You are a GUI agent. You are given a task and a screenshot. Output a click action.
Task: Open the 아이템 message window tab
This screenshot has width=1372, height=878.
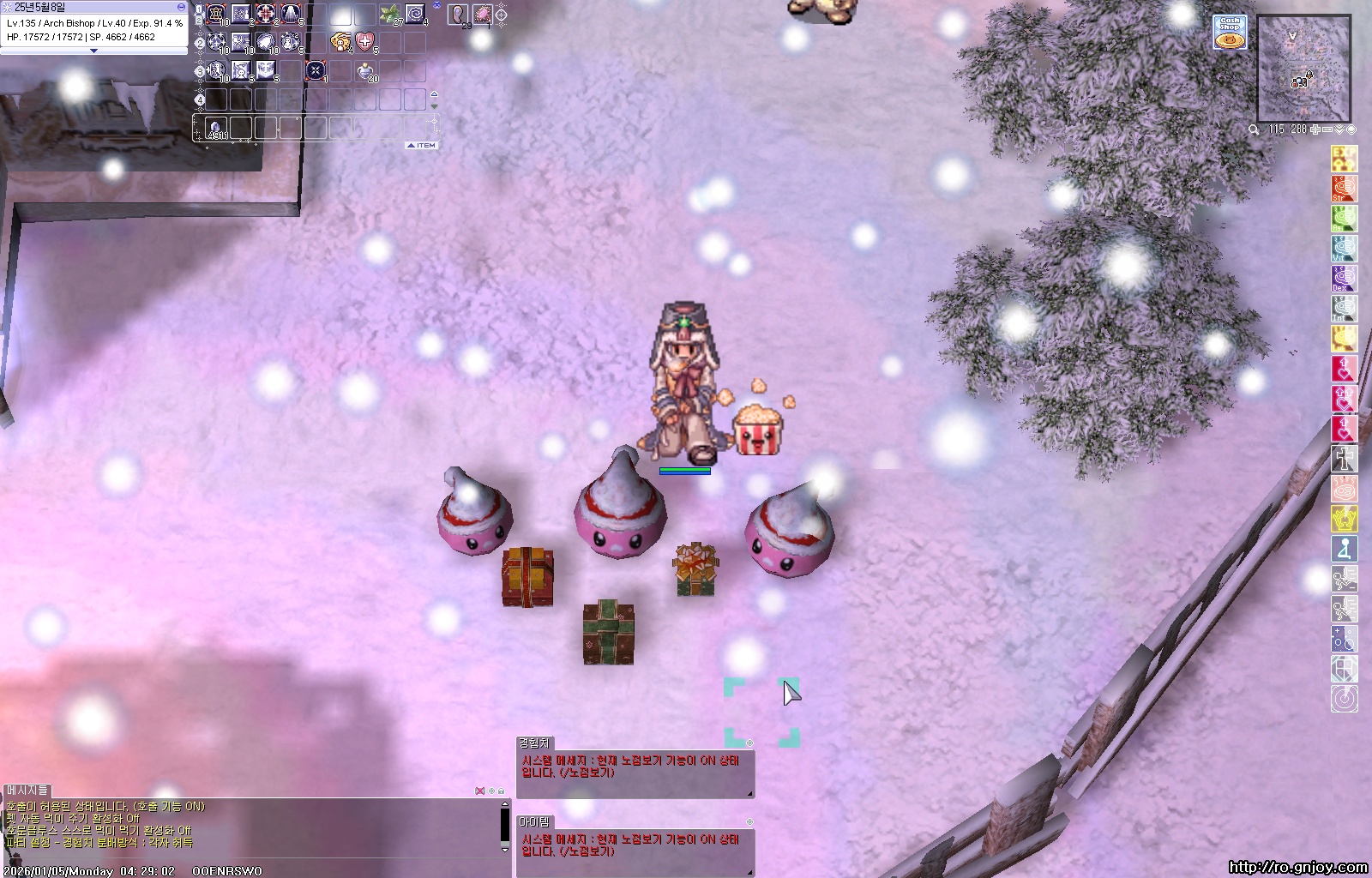tap(533, 821)
